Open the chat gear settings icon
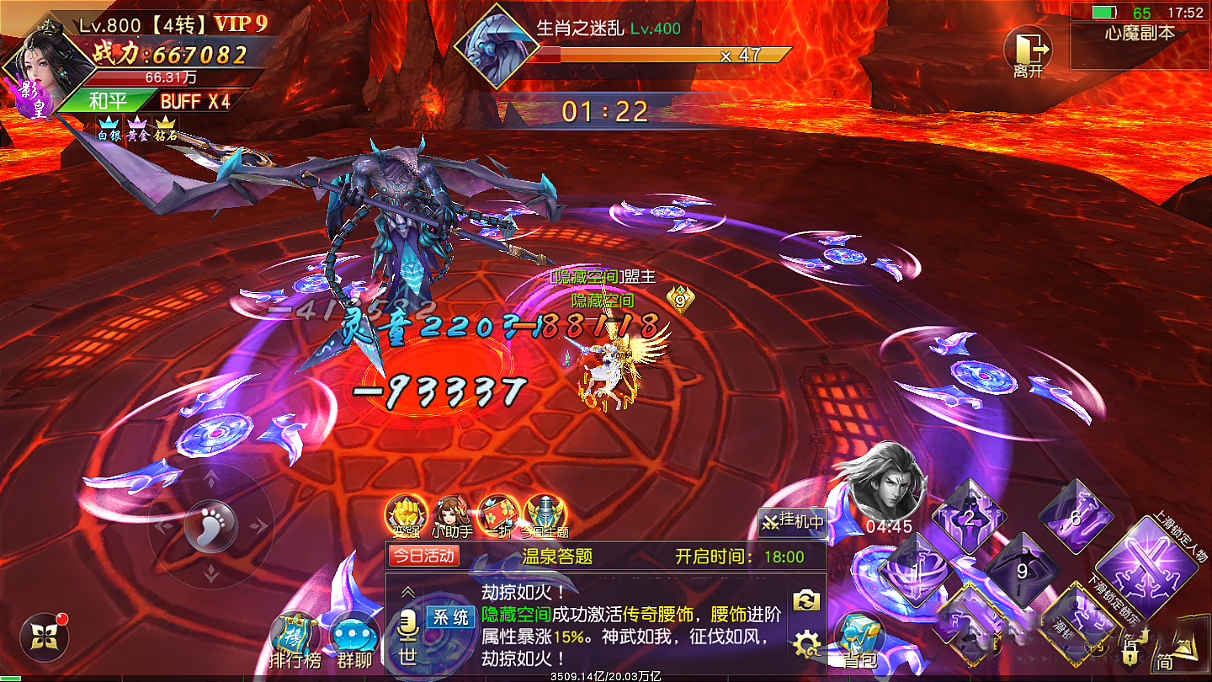 pos(806,643)
